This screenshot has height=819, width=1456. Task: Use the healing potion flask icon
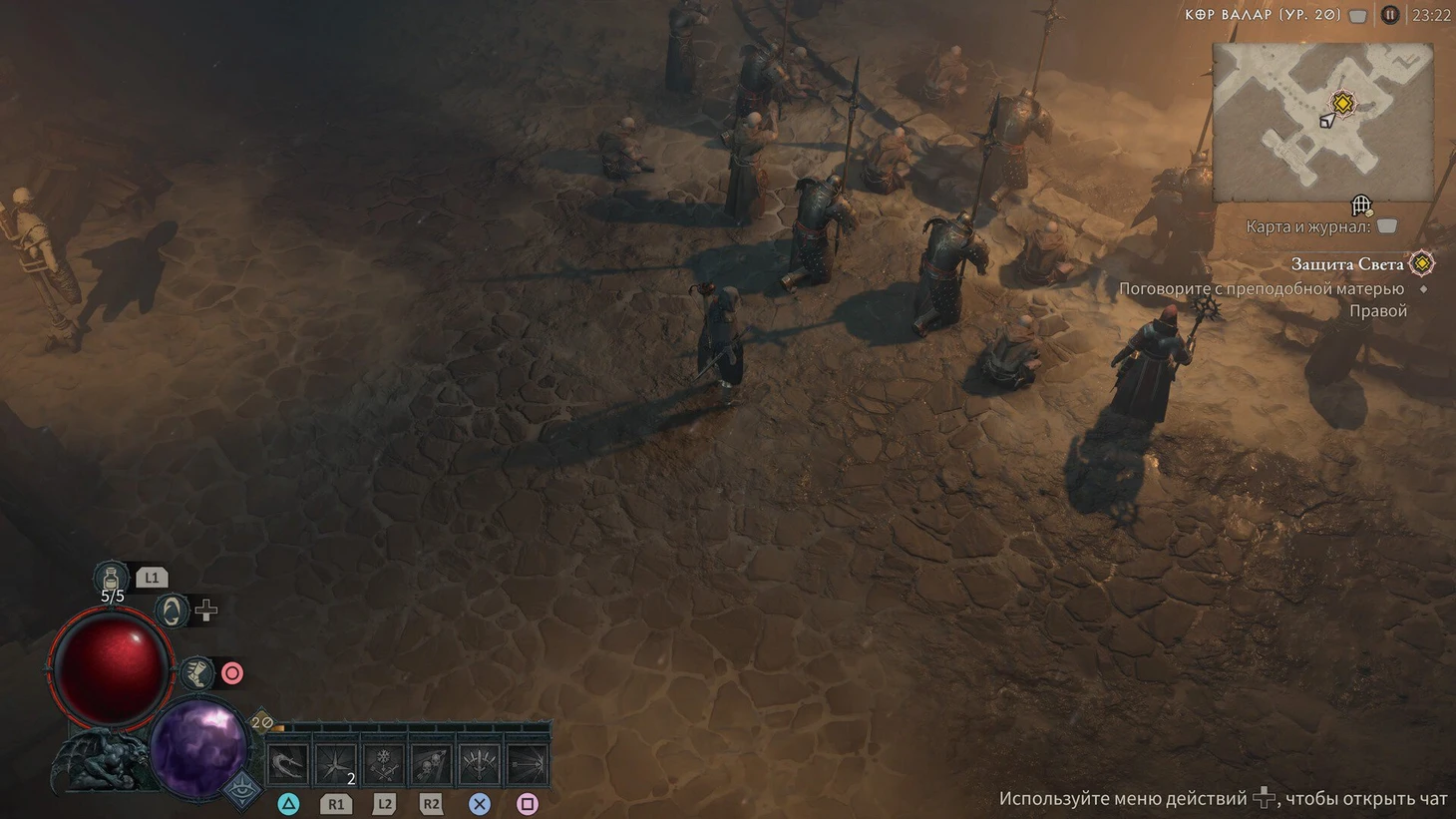[111, 577]
